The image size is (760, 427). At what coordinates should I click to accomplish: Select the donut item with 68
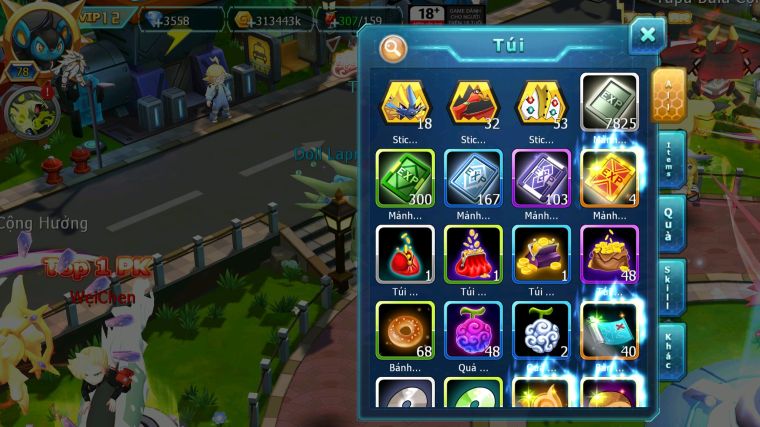point(405,330)
